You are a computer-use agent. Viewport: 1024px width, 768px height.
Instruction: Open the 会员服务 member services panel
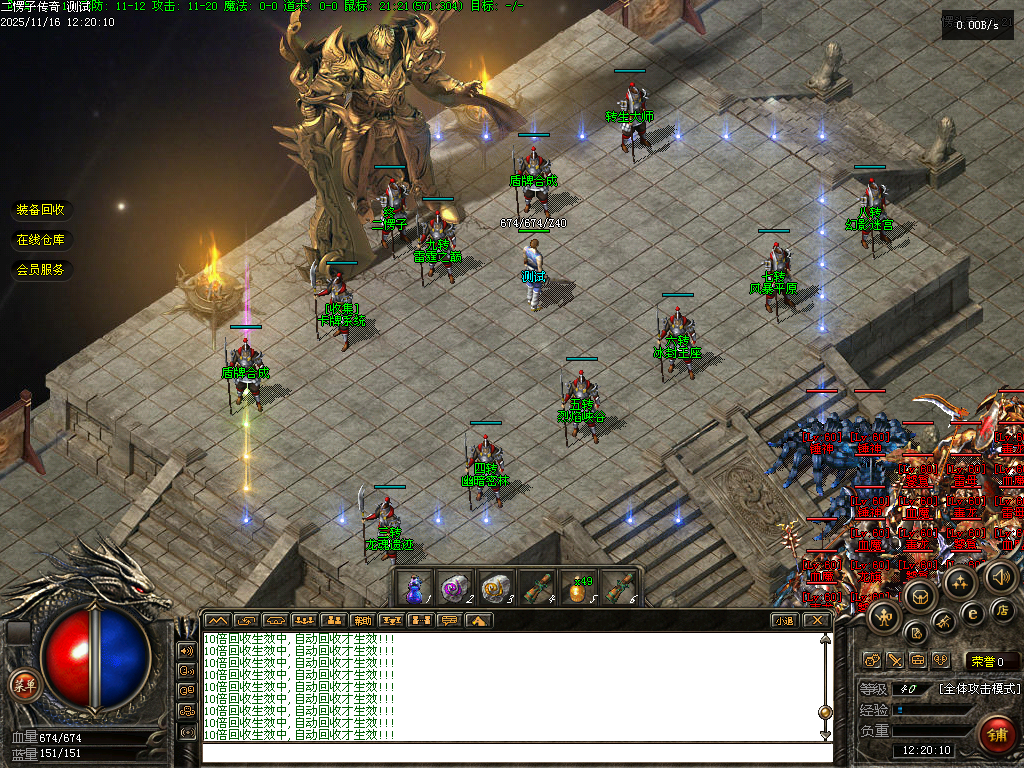(40, 270)
